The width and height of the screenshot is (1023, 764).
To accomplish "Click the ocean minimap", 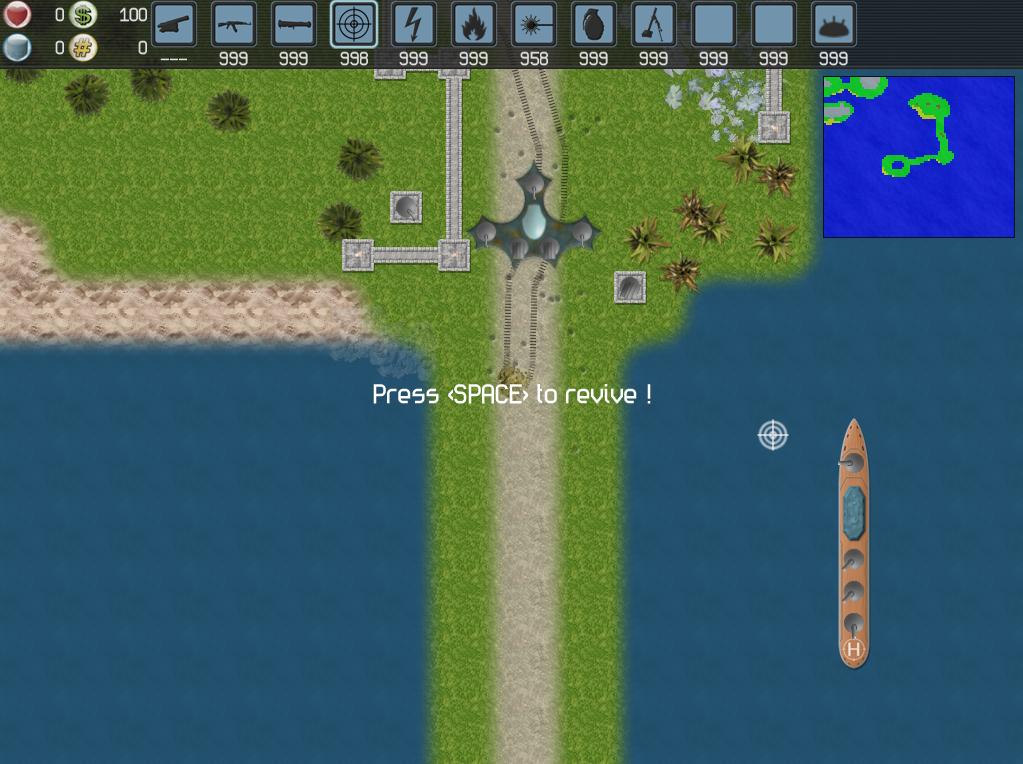I will pos(918,156).
